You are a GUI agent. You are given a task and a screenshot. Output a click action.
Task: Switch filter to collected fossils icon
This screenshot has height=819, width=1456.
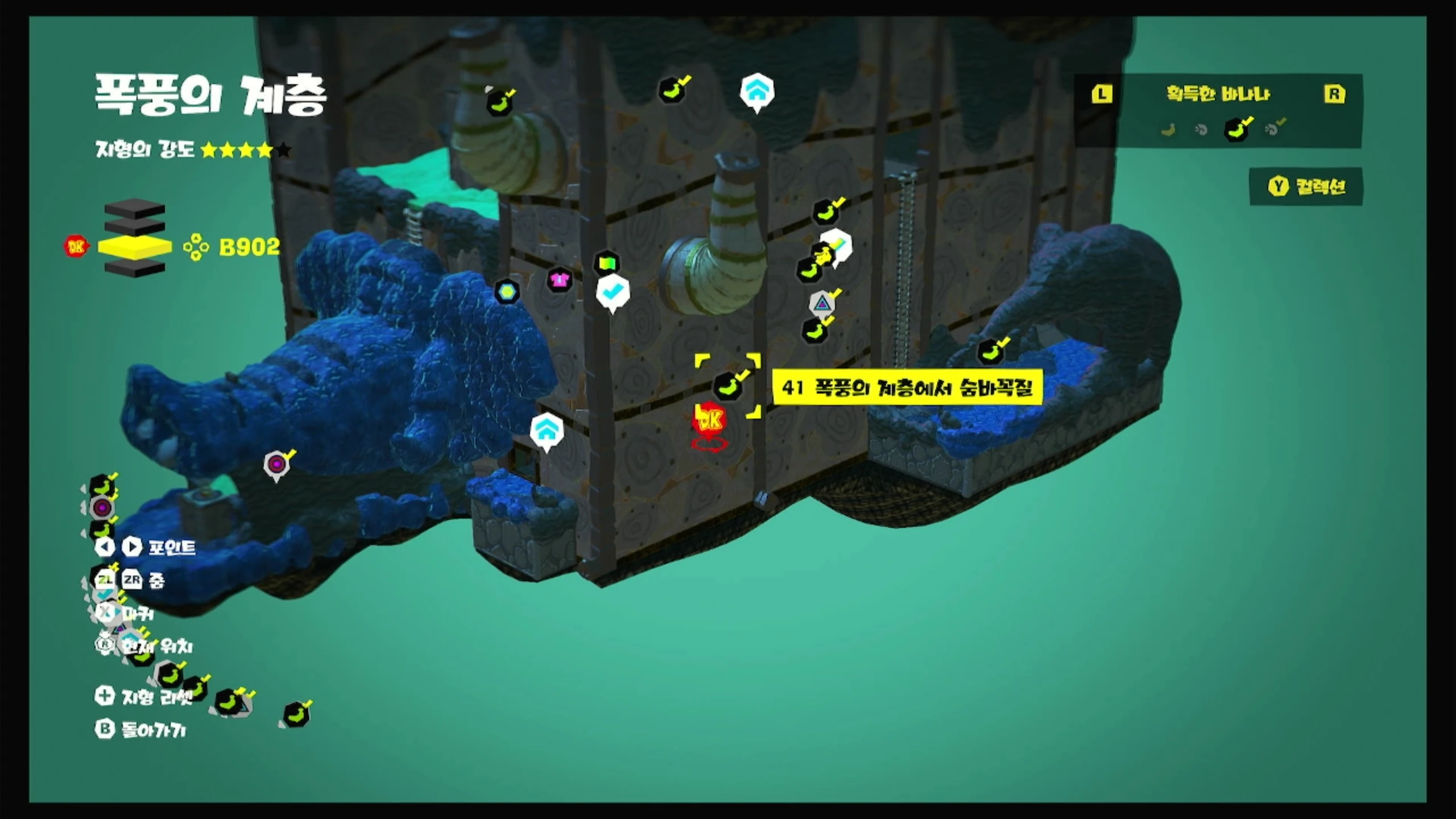point(1273,129)
